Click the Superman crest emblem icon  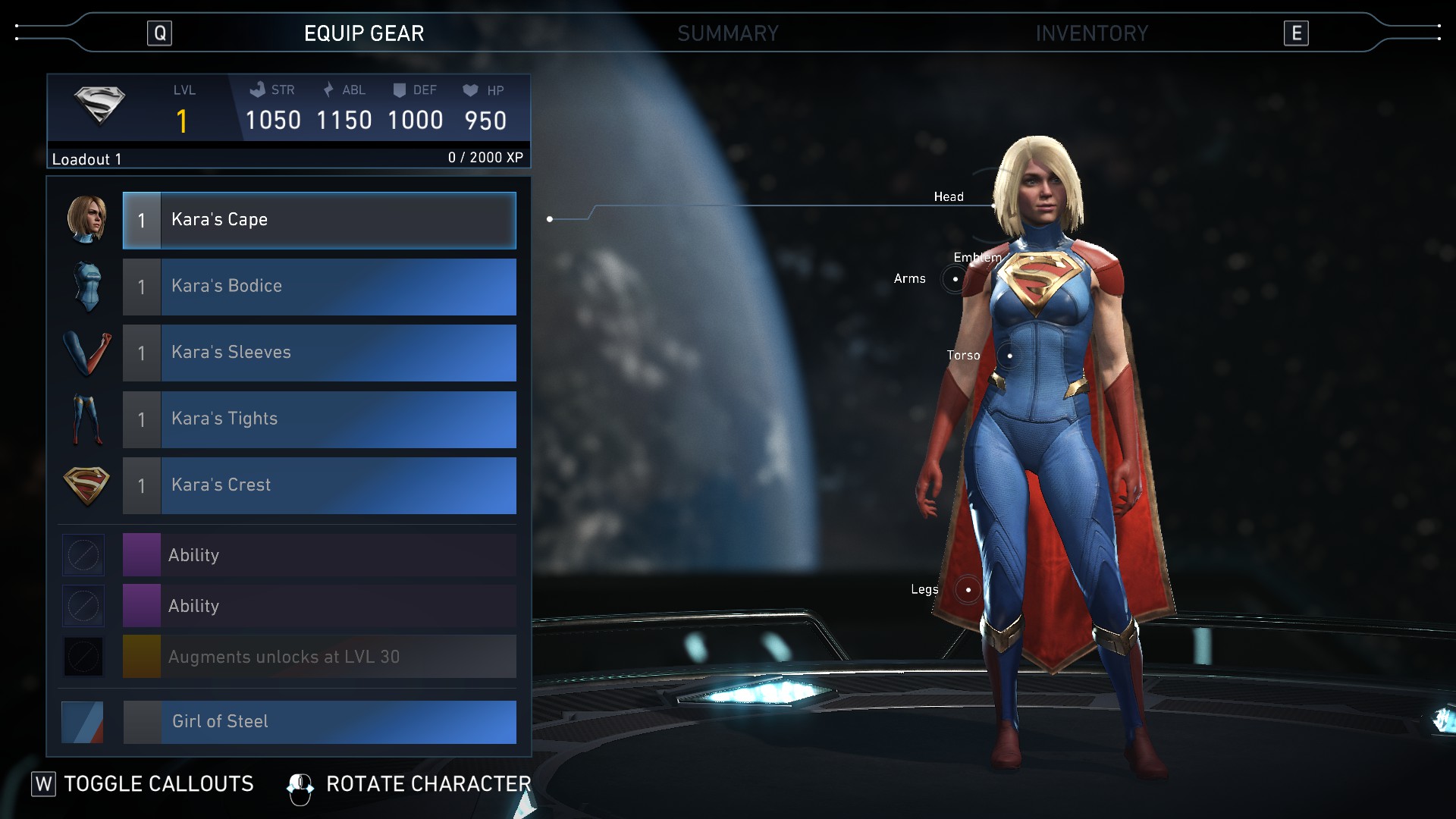point(86,485)
